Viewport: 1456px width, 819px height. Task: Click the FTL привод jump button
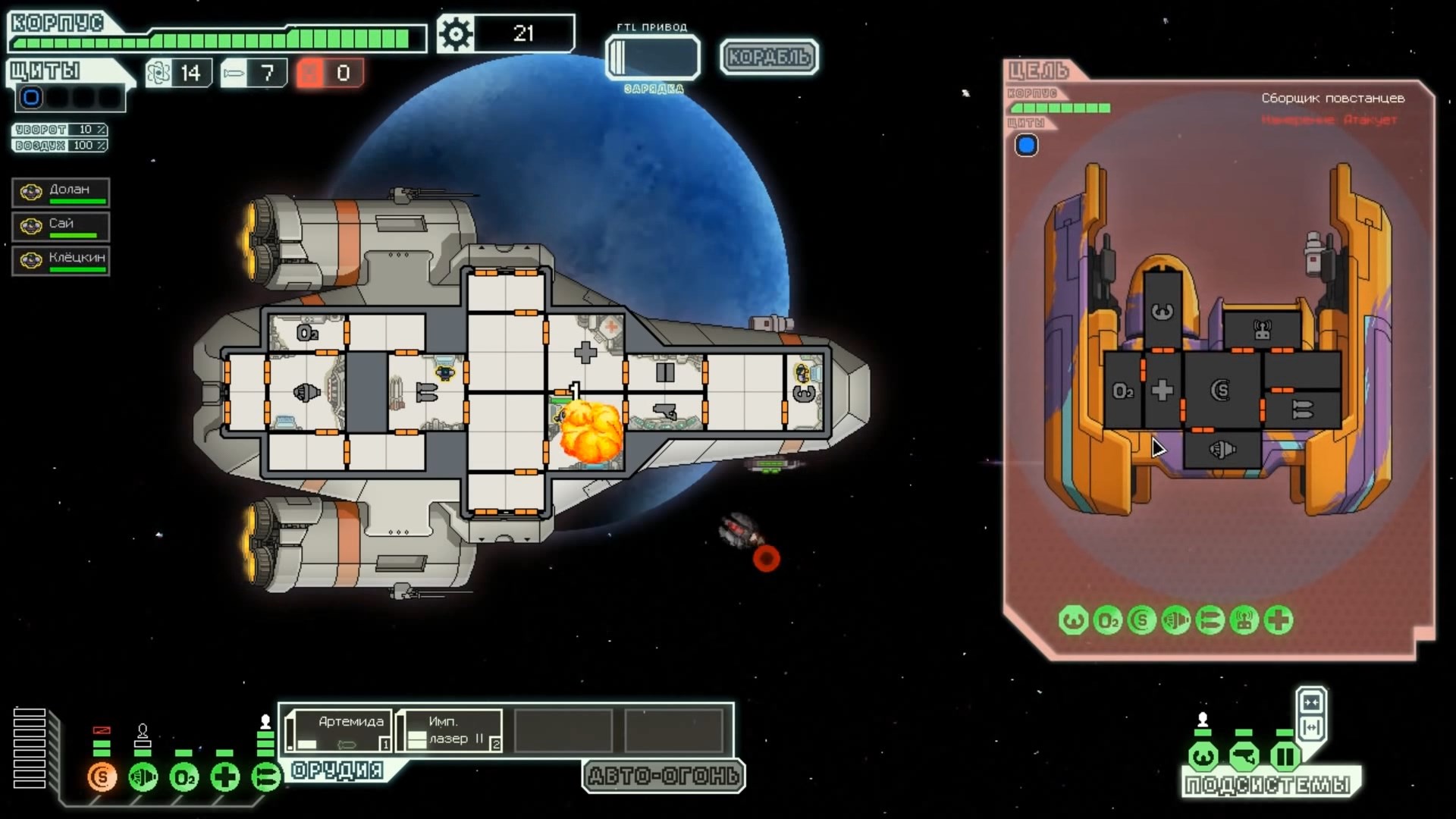coord(653,57)
